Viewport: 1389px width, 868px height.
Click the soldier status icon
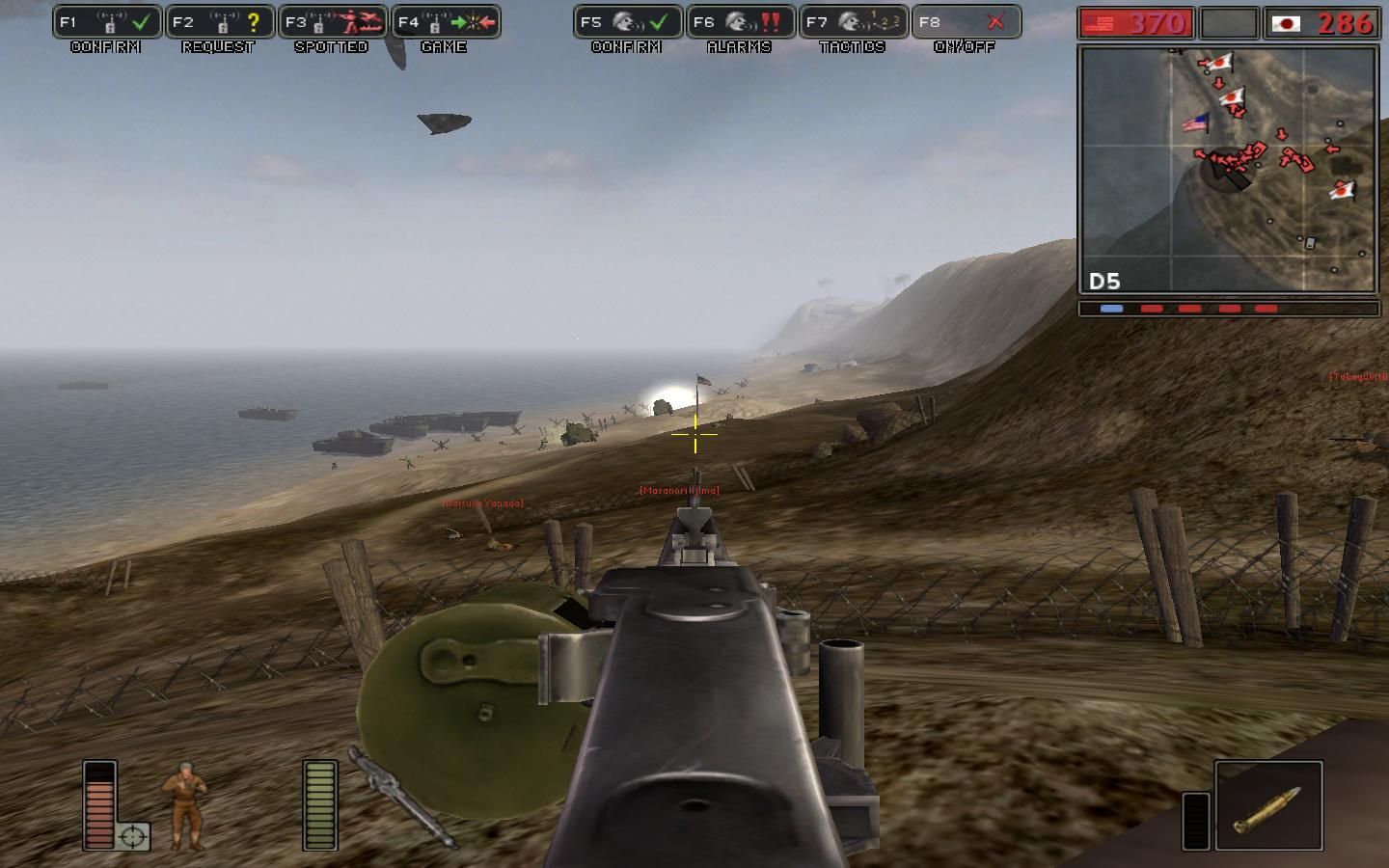click(183, 806)
